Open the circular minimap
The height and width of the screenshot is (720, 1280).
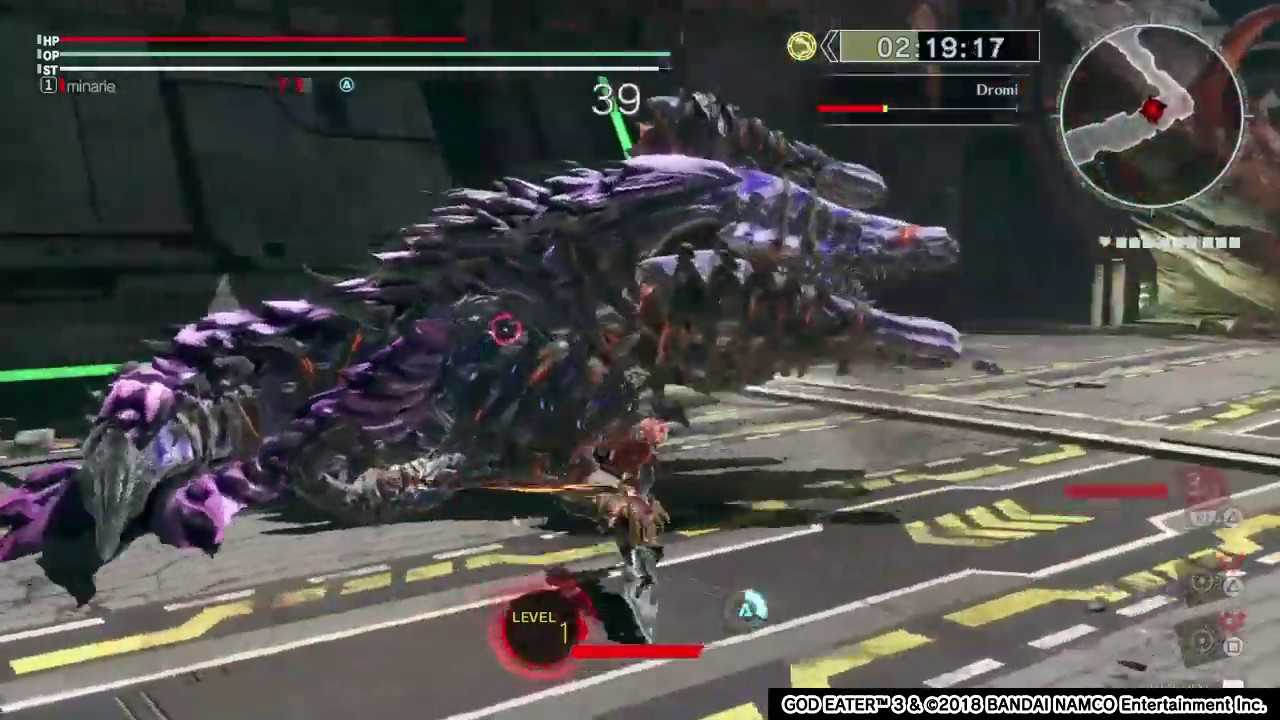(1152, 115)
